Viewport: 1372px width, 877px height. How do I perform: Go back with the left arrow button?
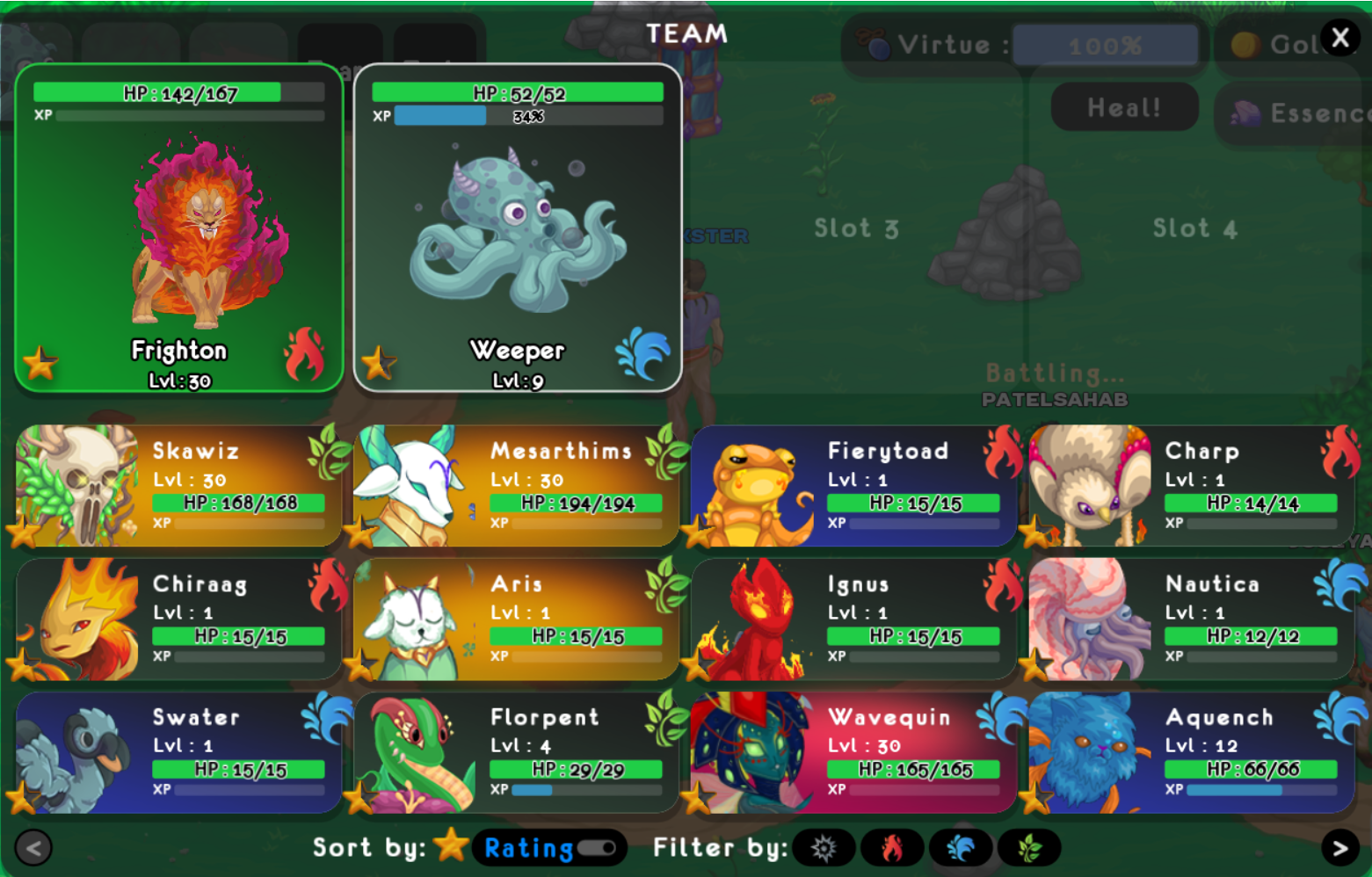[x=33, y=848]
